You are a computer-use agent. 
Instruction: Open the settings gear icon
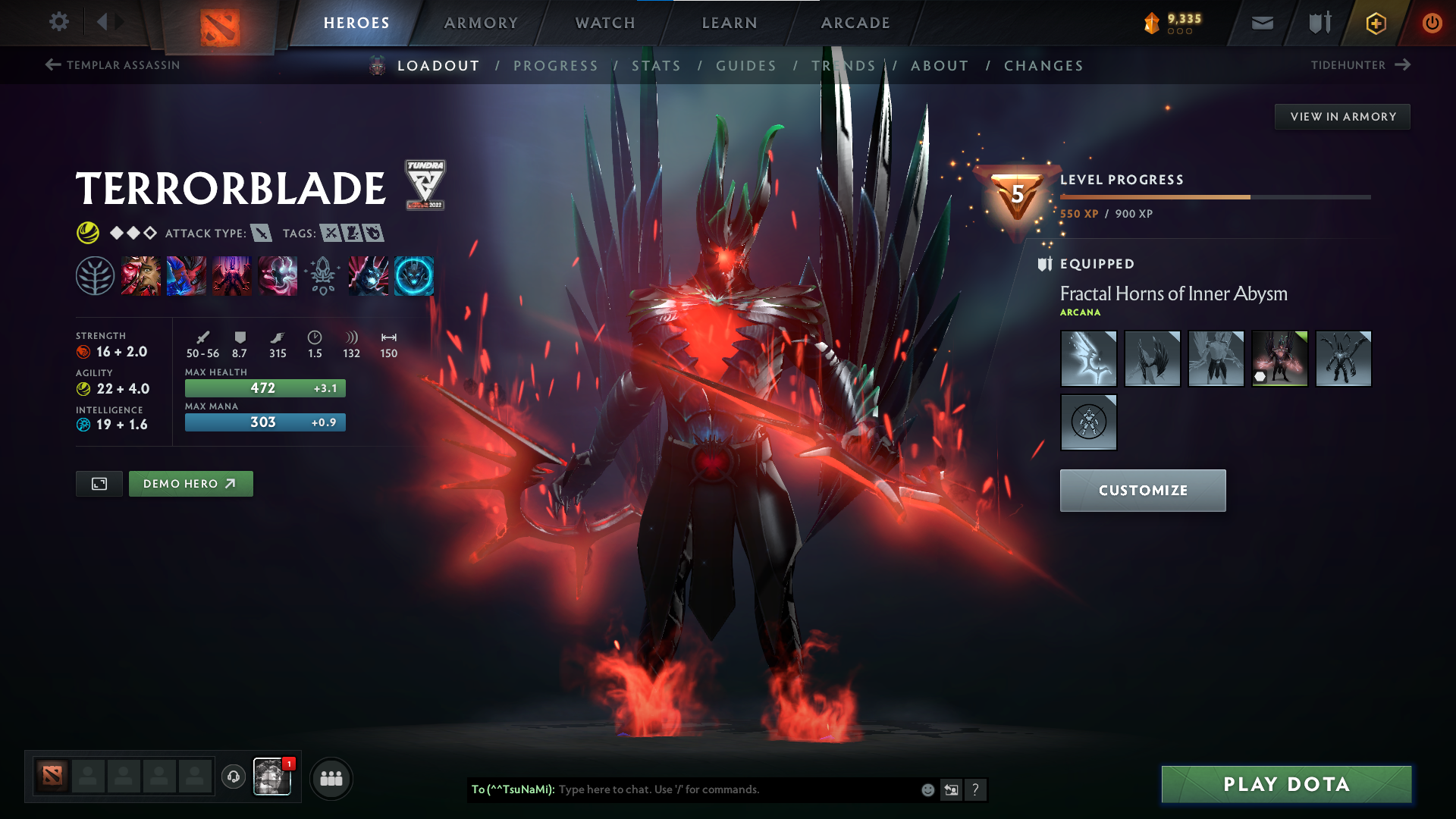59,23
